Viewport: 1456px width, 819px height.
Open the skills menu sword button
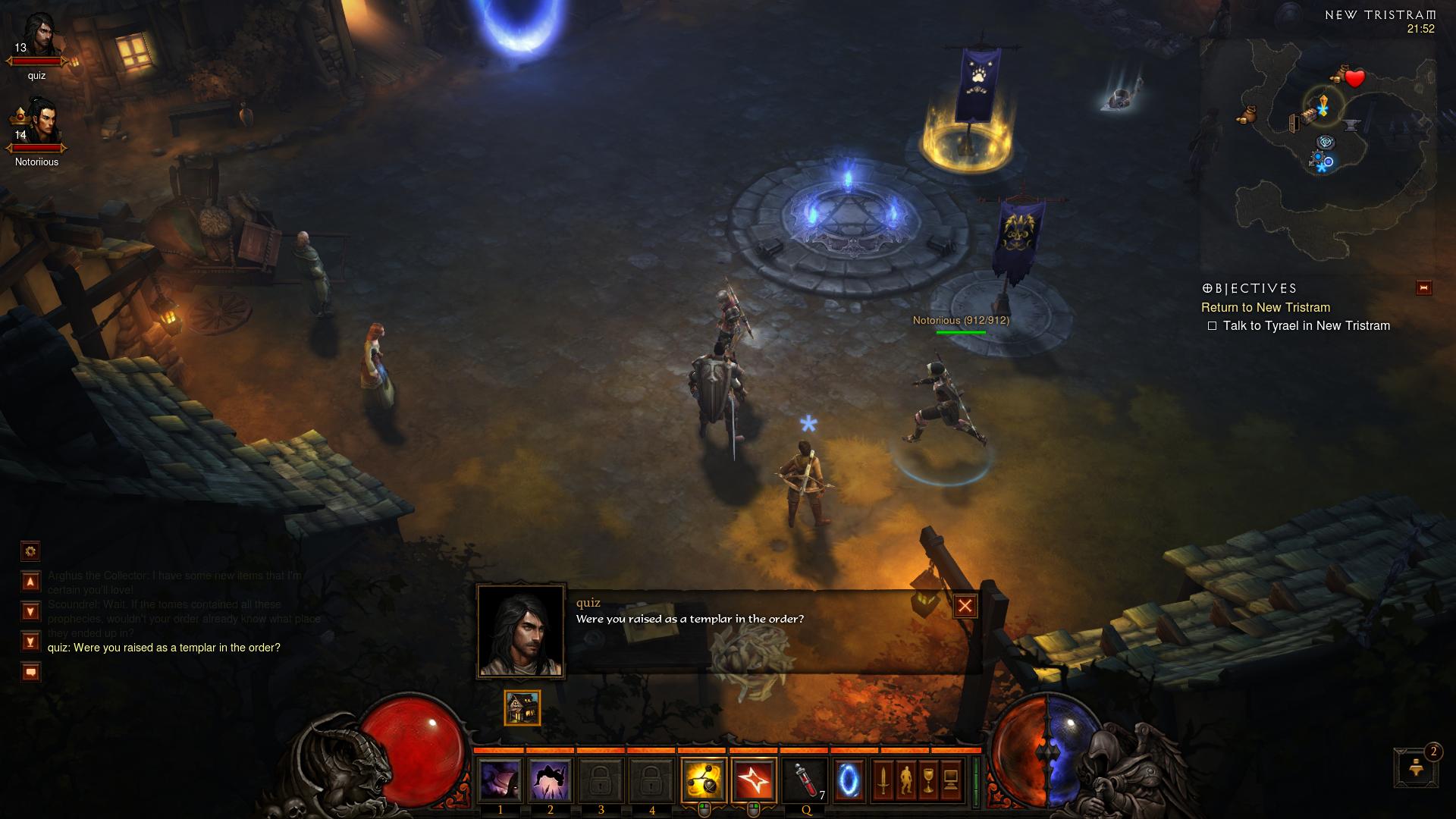(883, 780)
